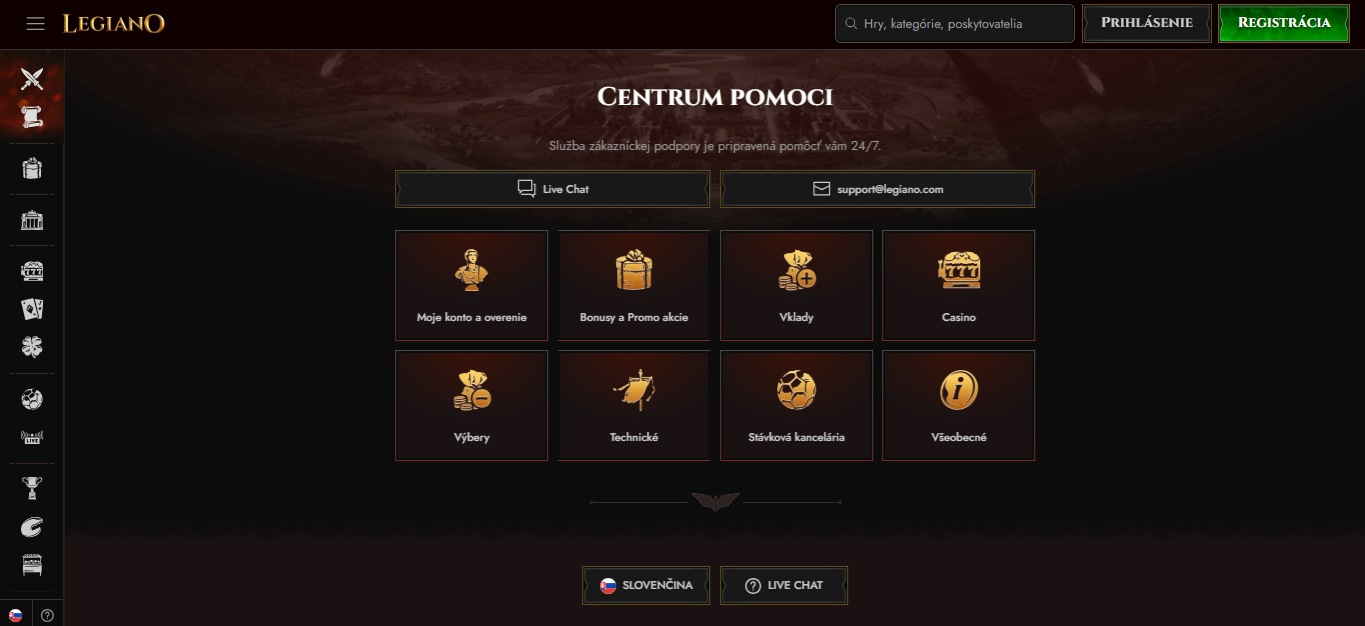The height and width of the screenshot is (626, 1365).
Task: Select the gift box sidebar icon
Action: coord(32,168)
